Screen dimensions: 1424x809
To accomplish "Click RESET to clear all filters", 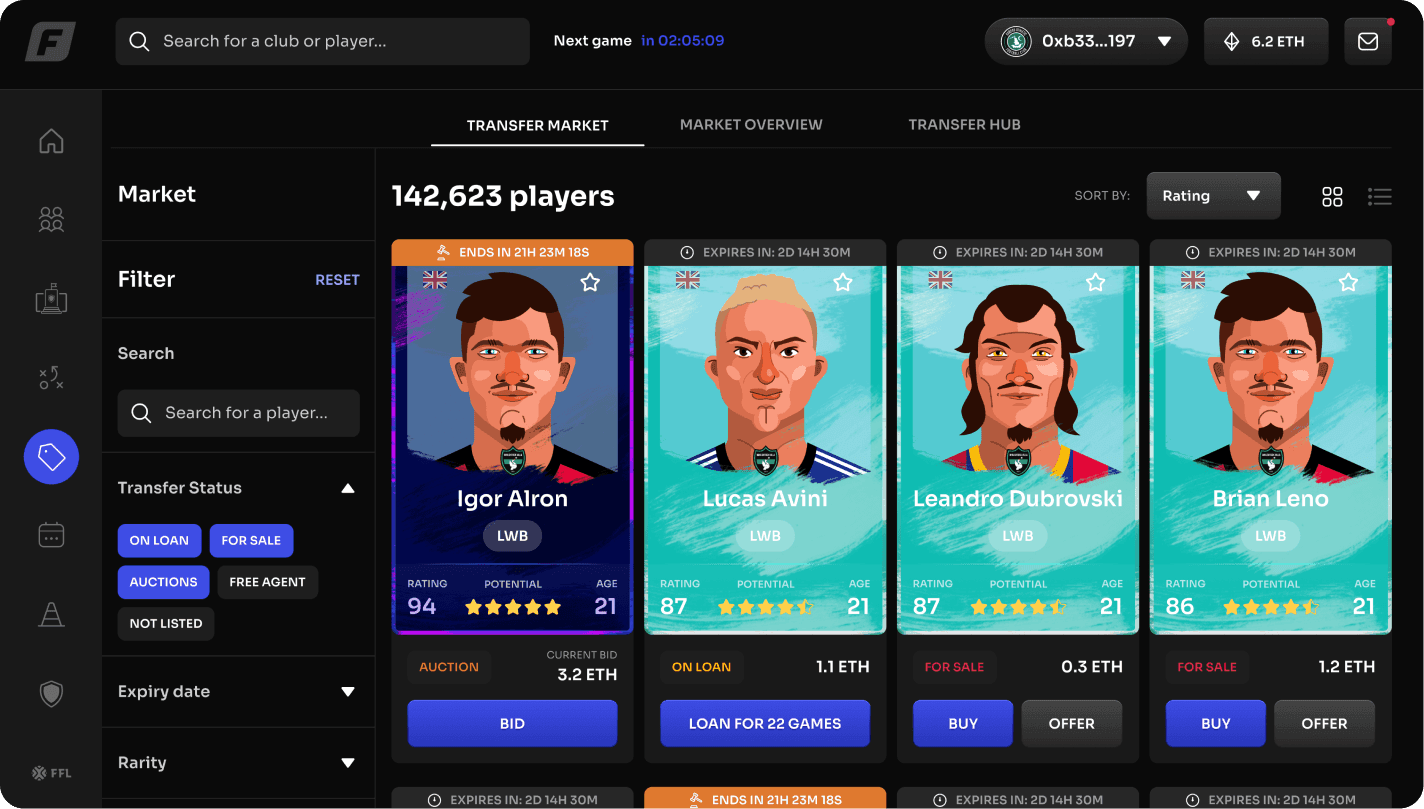I will [x=337, y=279].
